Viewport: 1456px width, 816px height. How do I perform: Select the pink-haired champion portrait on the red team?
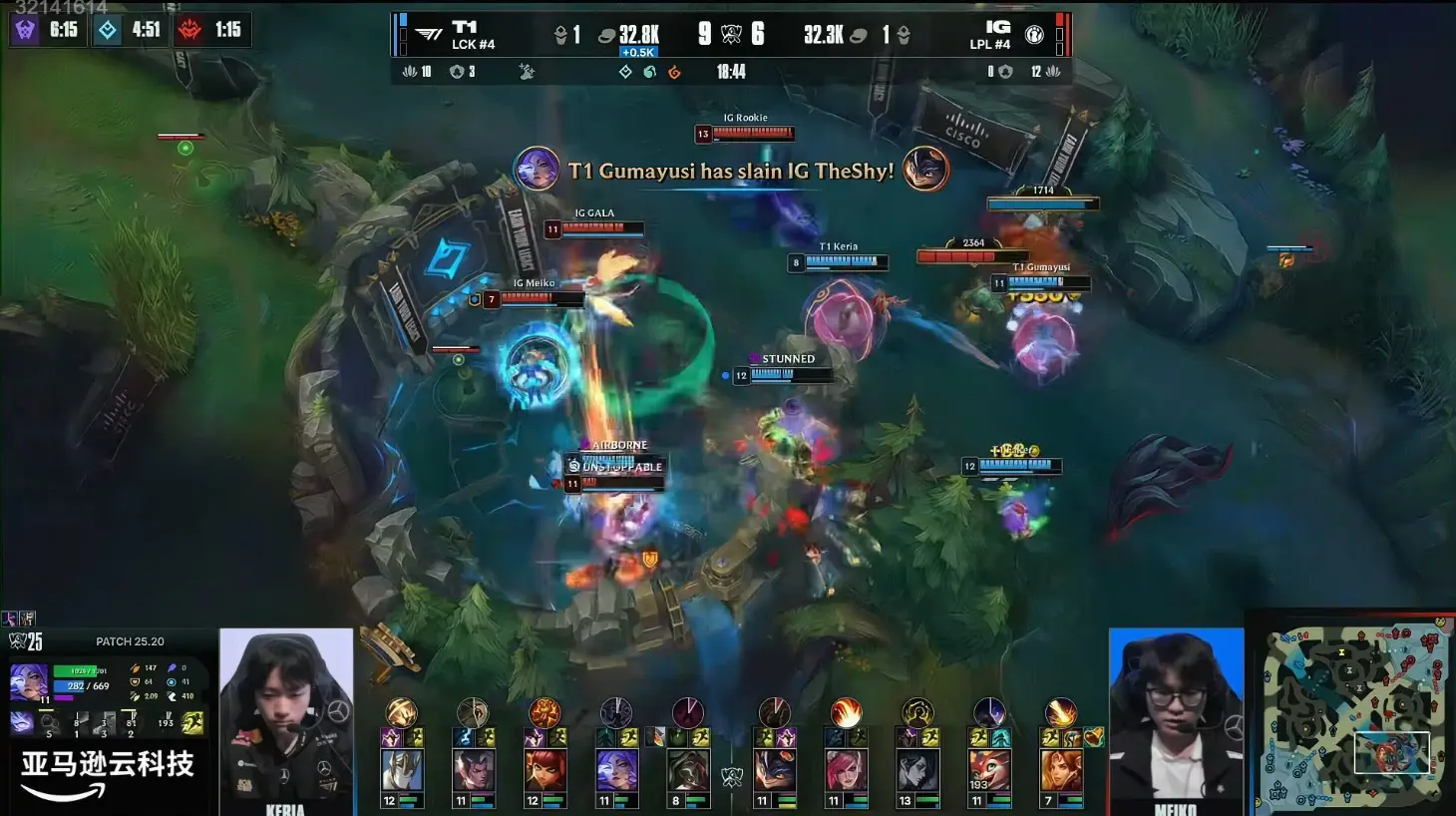846,770
